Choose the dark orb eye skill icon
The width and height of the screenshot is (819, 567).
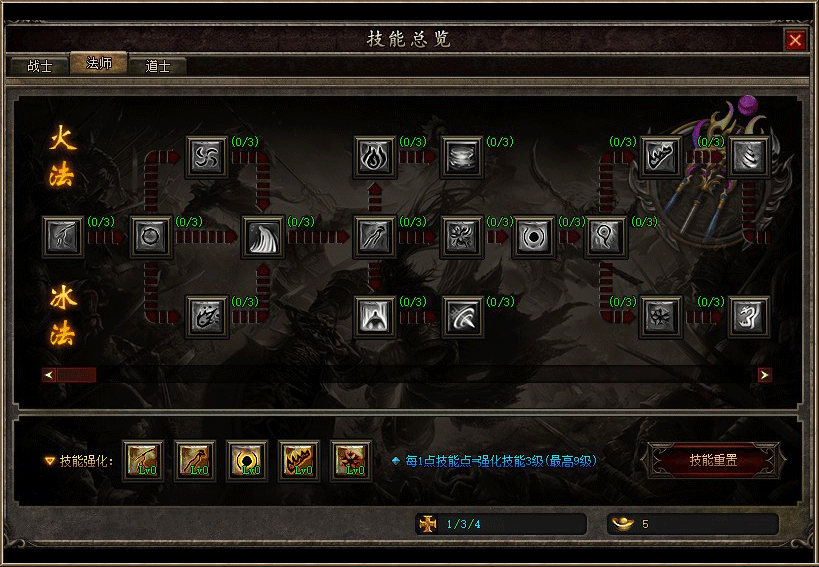point(533,237)
